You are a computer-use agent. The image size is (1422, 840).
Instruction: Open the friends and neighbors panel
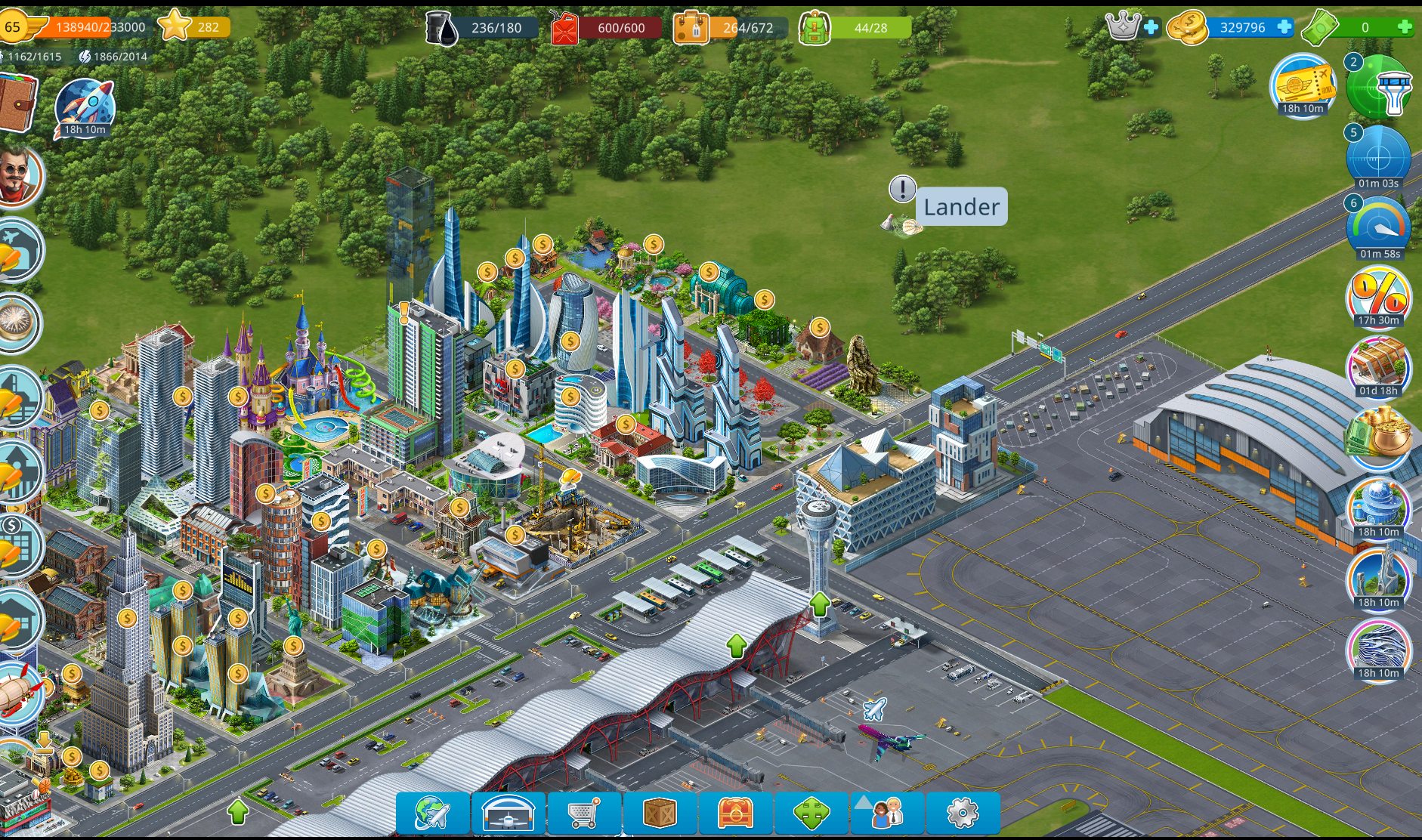(887, 814)
